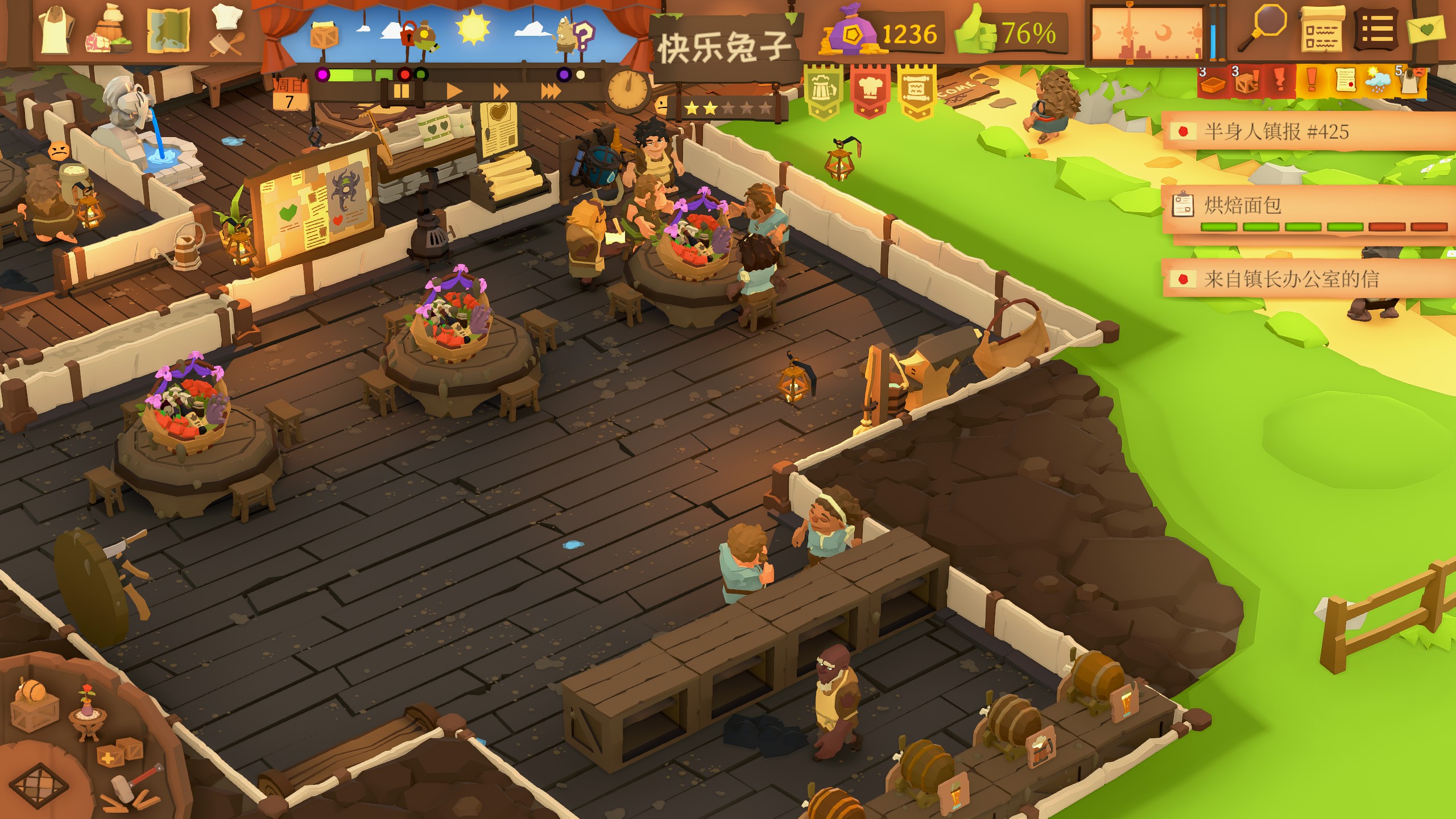The height and width of the screenshot is (819, 1456).
Task: Set game speed to normal play
Action: coord(454,91)
